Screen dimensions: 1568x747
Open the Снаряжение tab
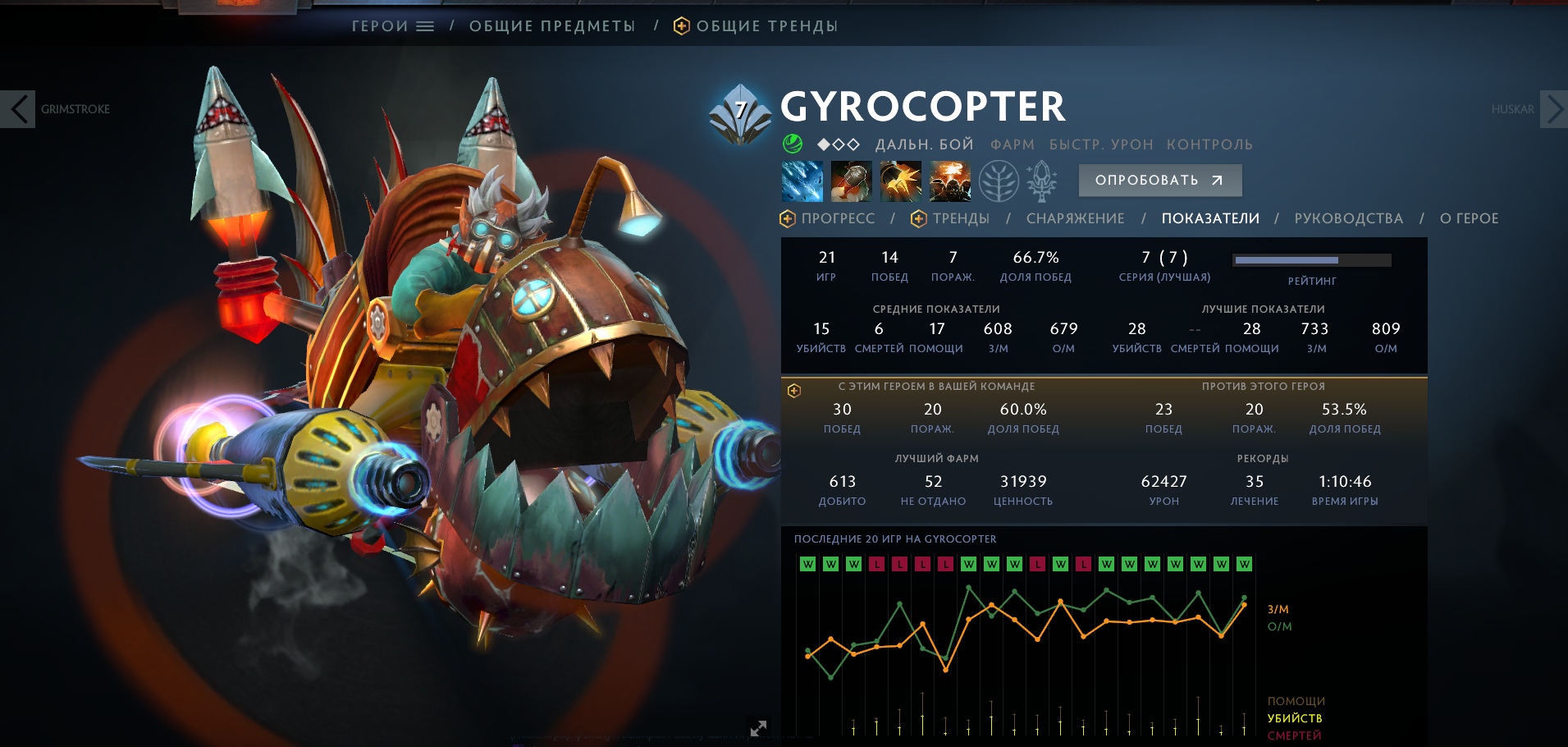click(1075, 218)
